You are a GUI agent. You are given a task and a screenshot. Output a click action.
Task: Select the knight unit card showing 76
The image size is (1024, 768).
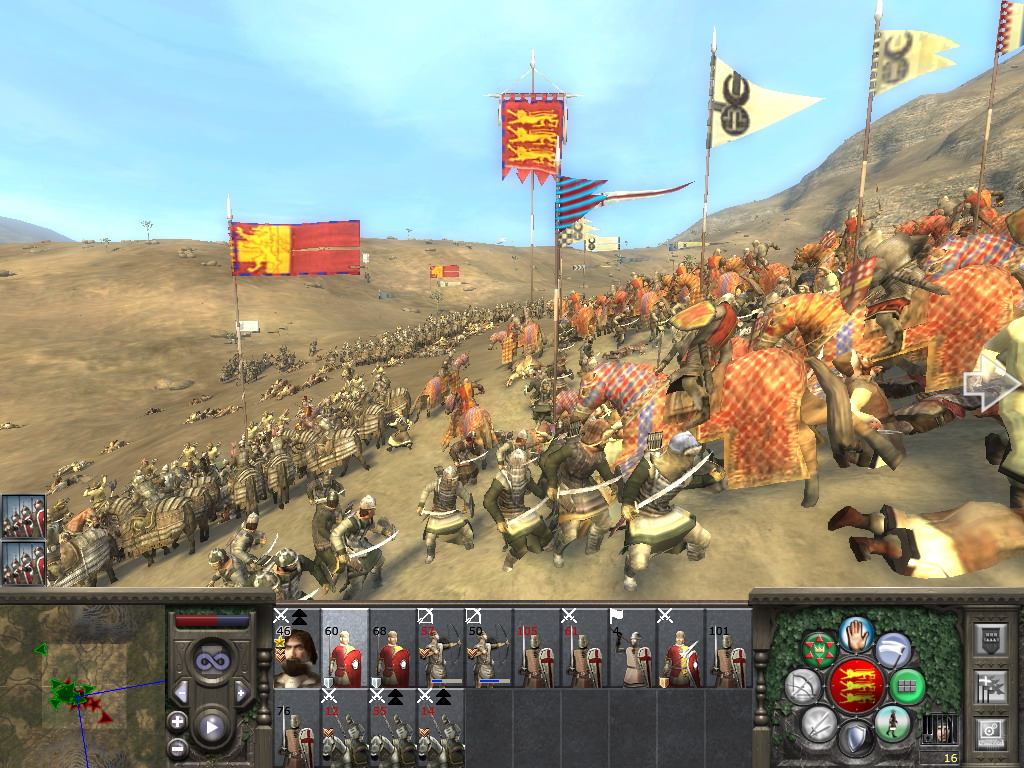coord(296,730)
